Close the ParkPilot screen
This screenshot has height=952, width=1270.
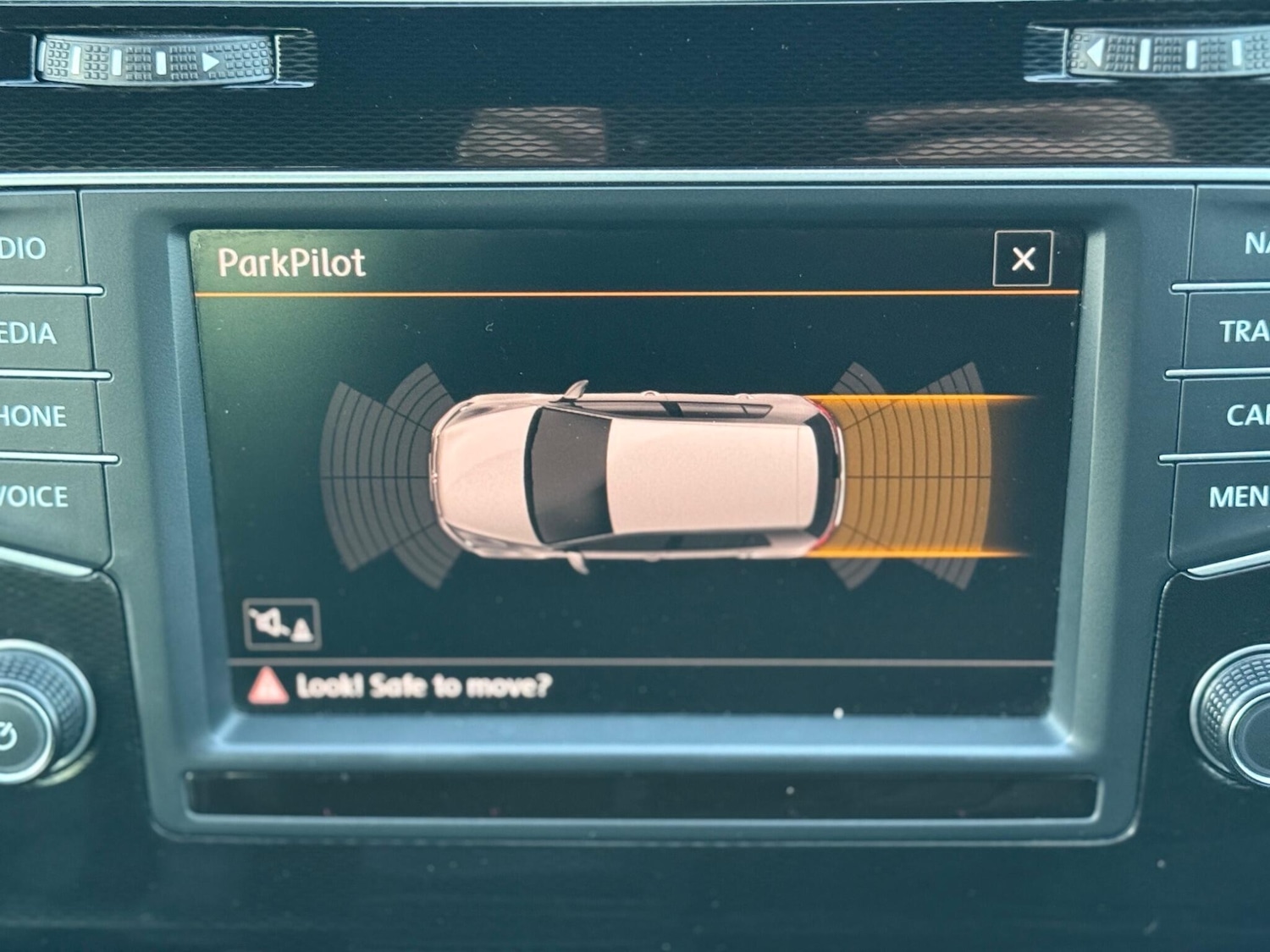(1023, 259)
